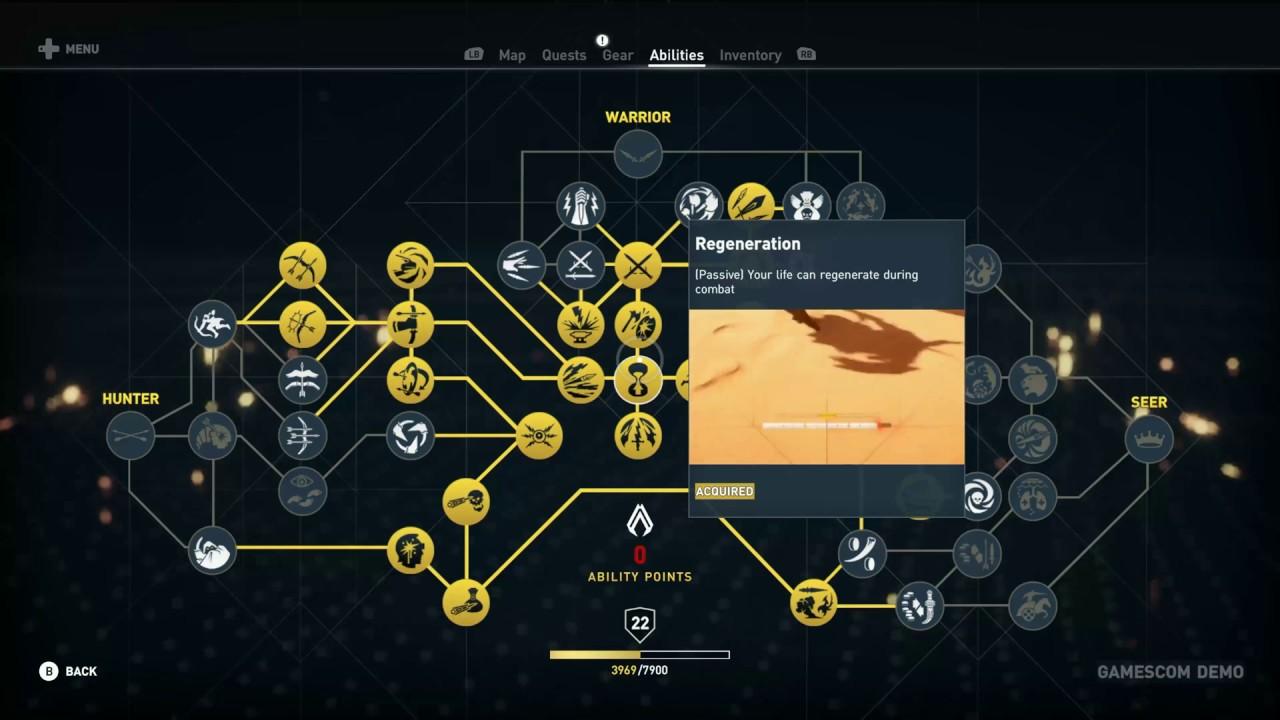Switch to the Map tab

(512, 55)
